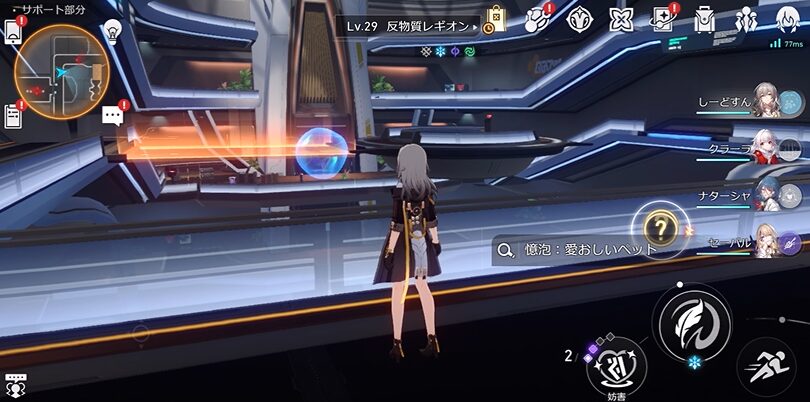810x402 pixels.
Task: Tap the yellow question mark button
Action: (x=660, y=226)
